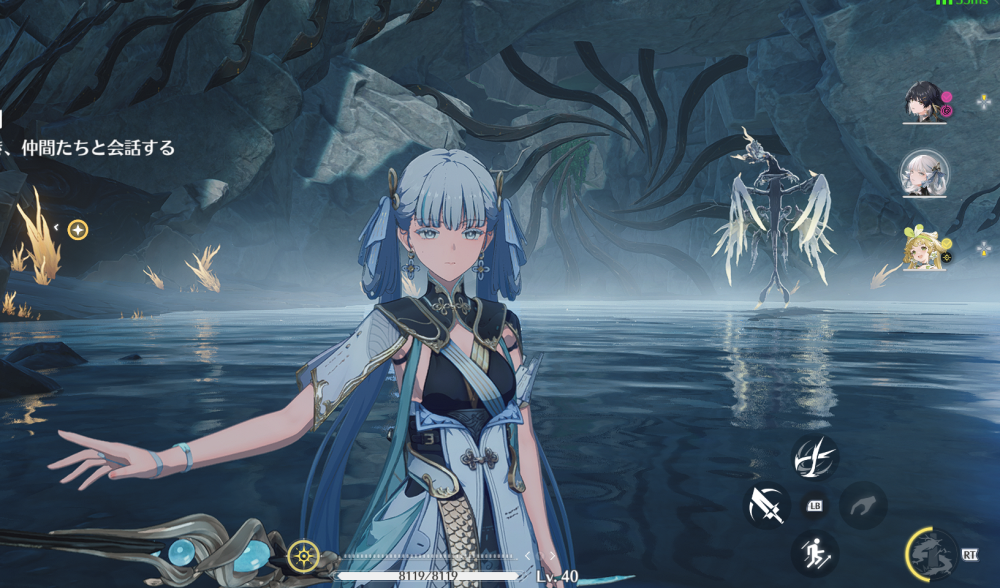Use the sword basic attack button
The width and height of the screenshot is (1000, 588).
click(x=768, y=506)
